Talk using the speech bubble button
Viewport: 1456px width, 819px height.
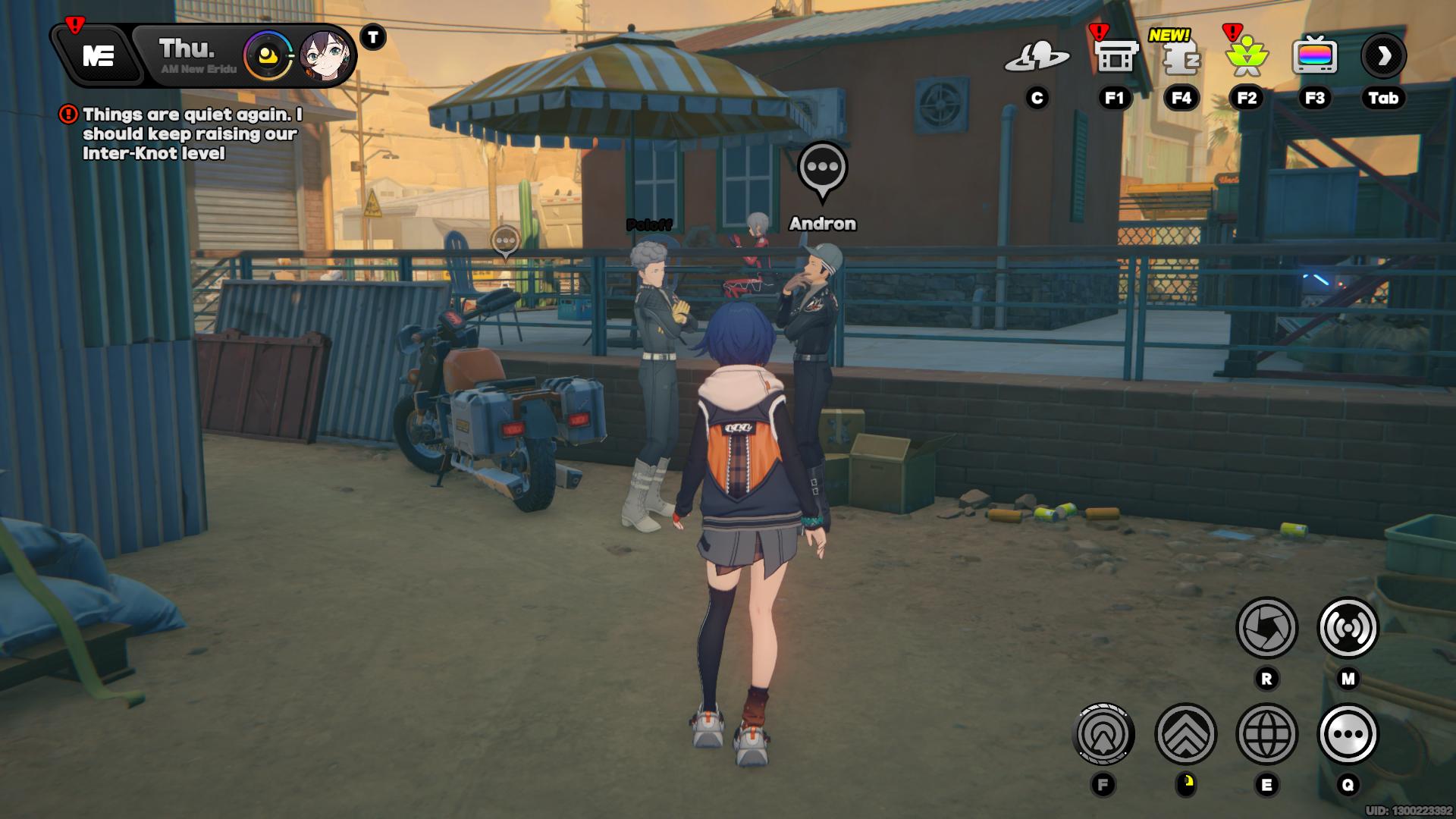(x=1348, y=734)
